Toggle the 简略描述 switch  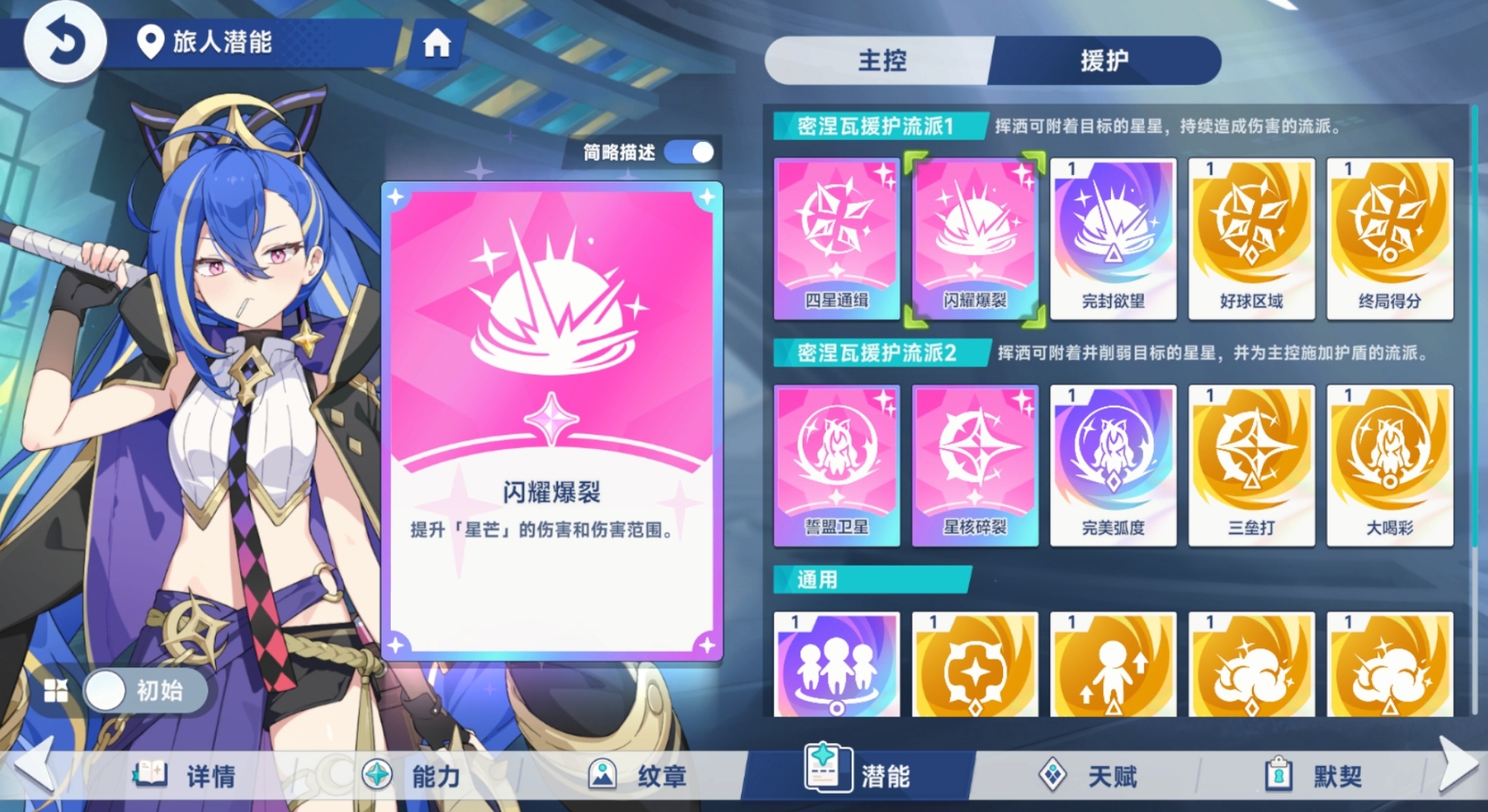(x=690, y=151)
